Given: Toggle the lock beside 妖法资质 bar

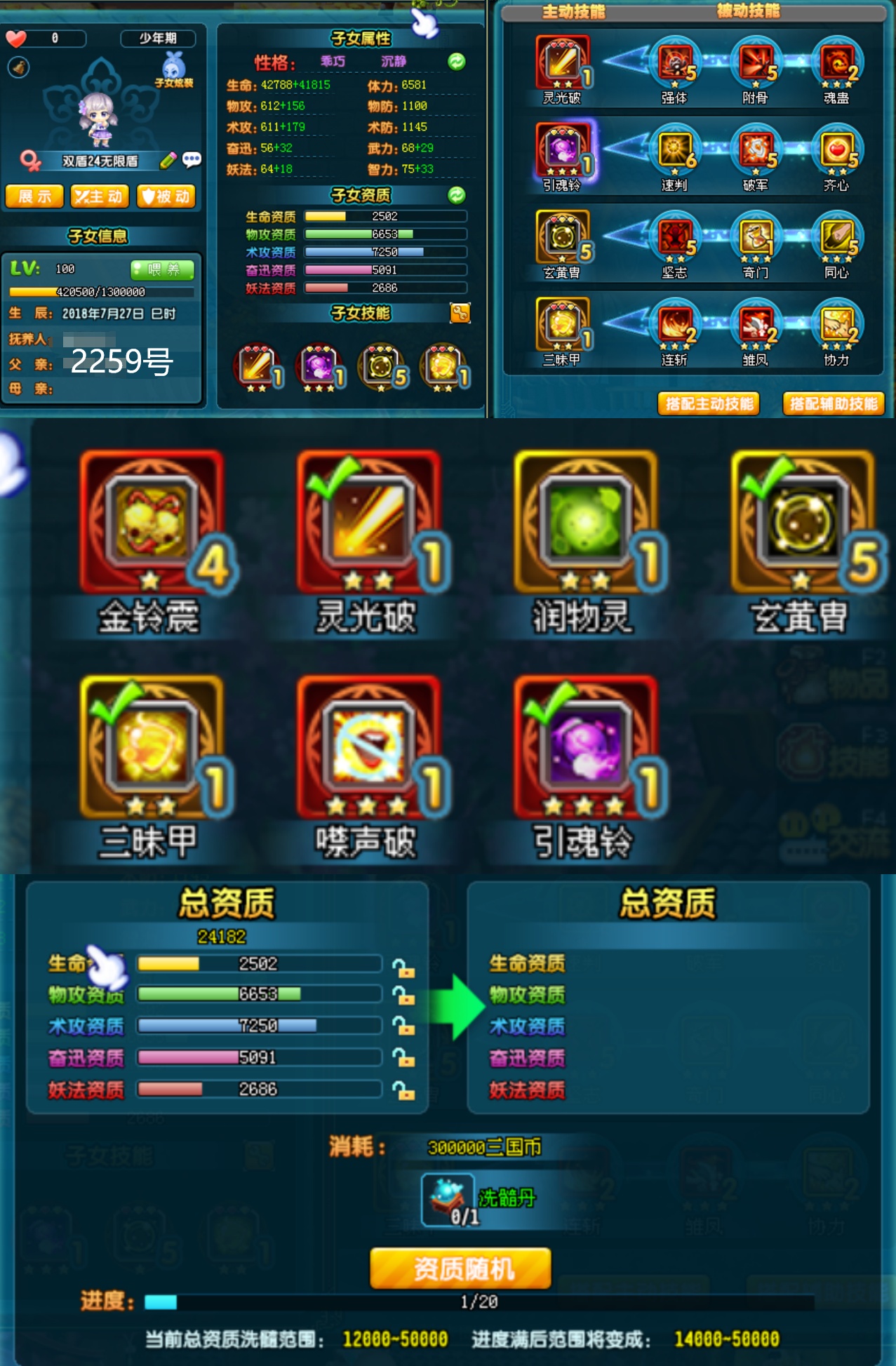Looking at the screenshot, I should point(403,1090).
